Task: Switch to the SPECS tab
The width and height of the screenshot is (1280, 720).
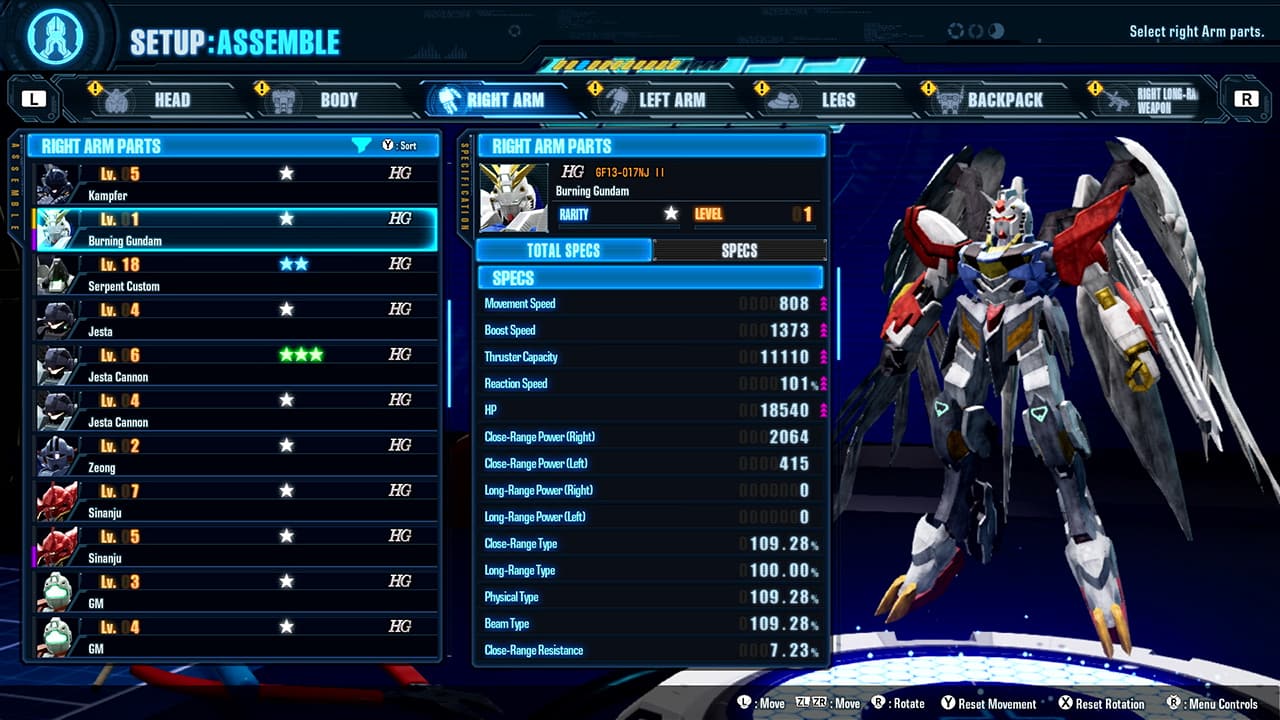Action: 740,250
